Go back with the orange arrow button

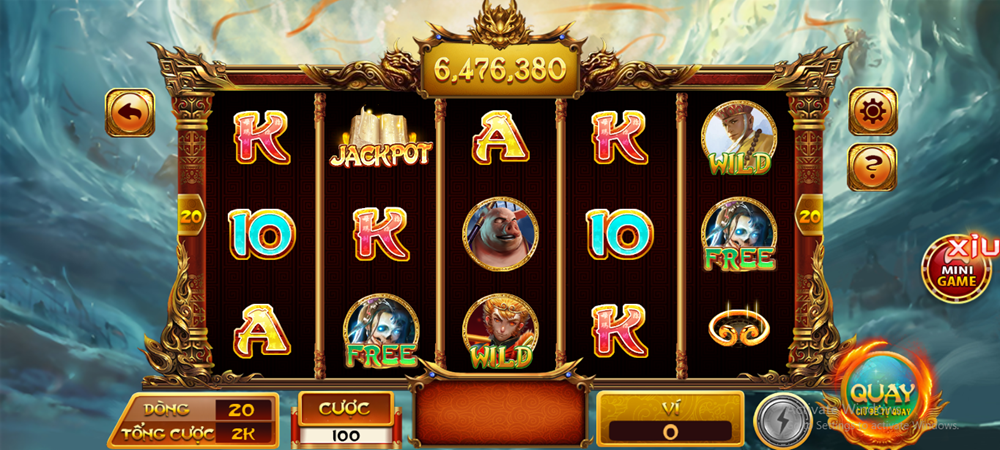pyautogui.click(x=130, y=113)
